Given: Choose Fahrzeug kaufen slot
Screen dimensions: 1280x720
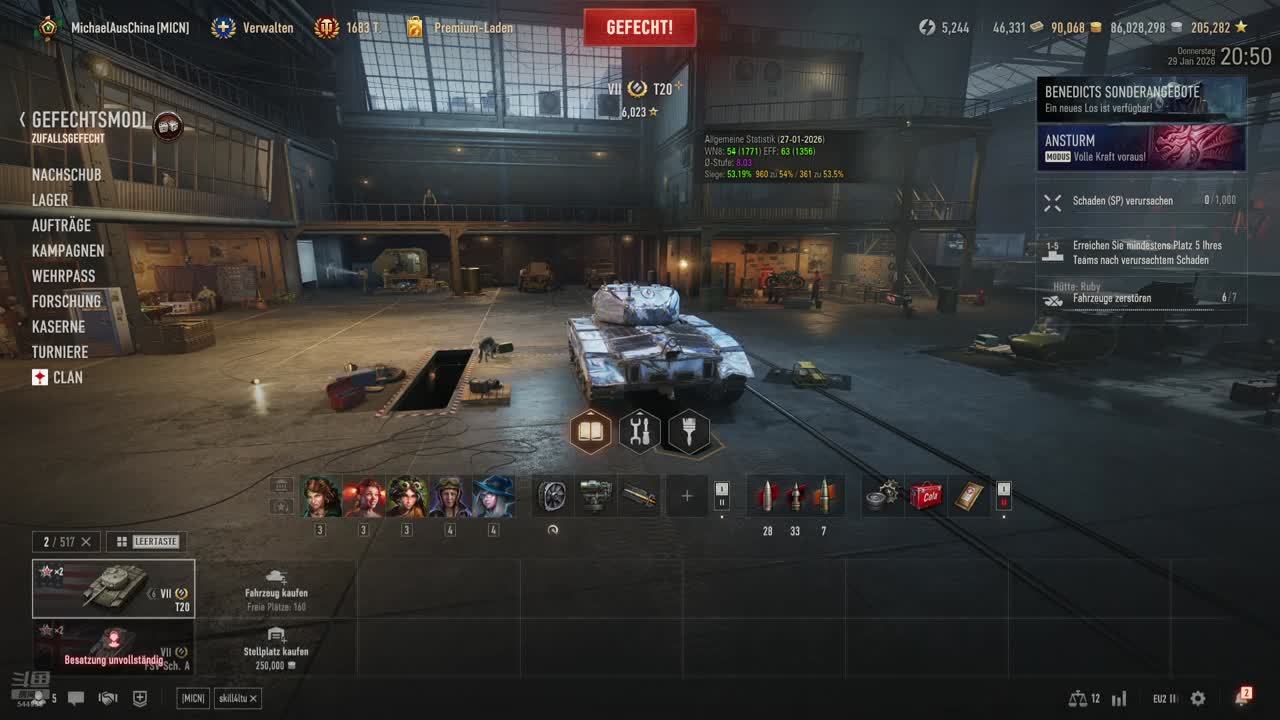Looking at the screenshot, I should (x=276, y=590).
